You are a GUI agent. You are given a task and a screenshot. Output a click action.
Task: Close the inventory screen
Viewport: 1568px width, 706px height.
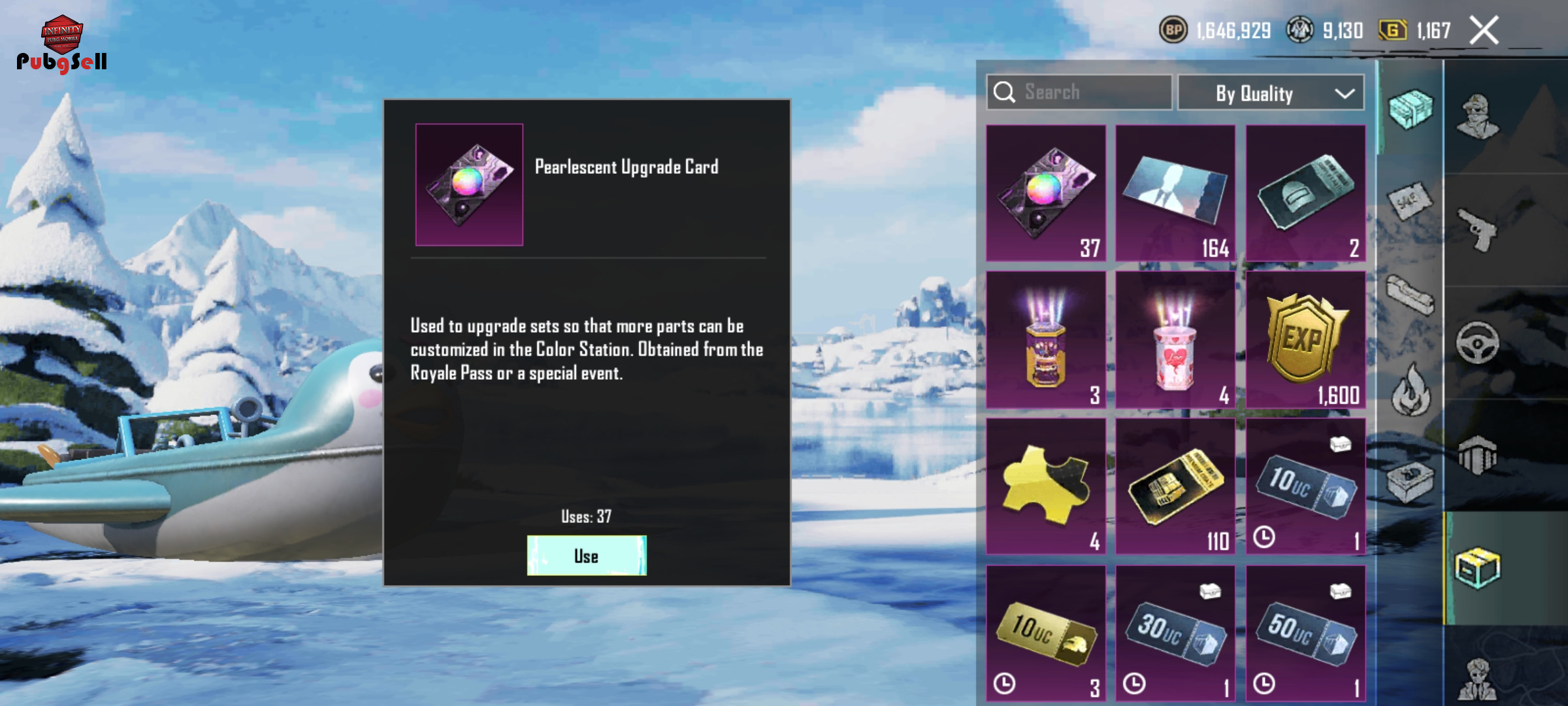click(1484, 31)
